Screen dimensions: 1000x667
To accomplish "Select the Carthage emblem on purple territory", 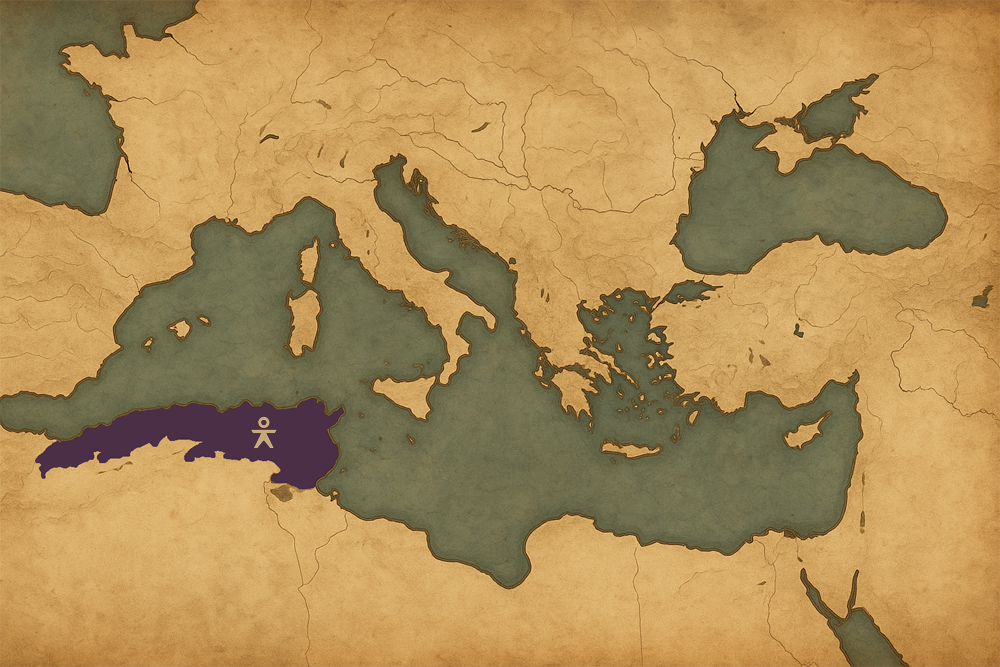I will point(262,432).
